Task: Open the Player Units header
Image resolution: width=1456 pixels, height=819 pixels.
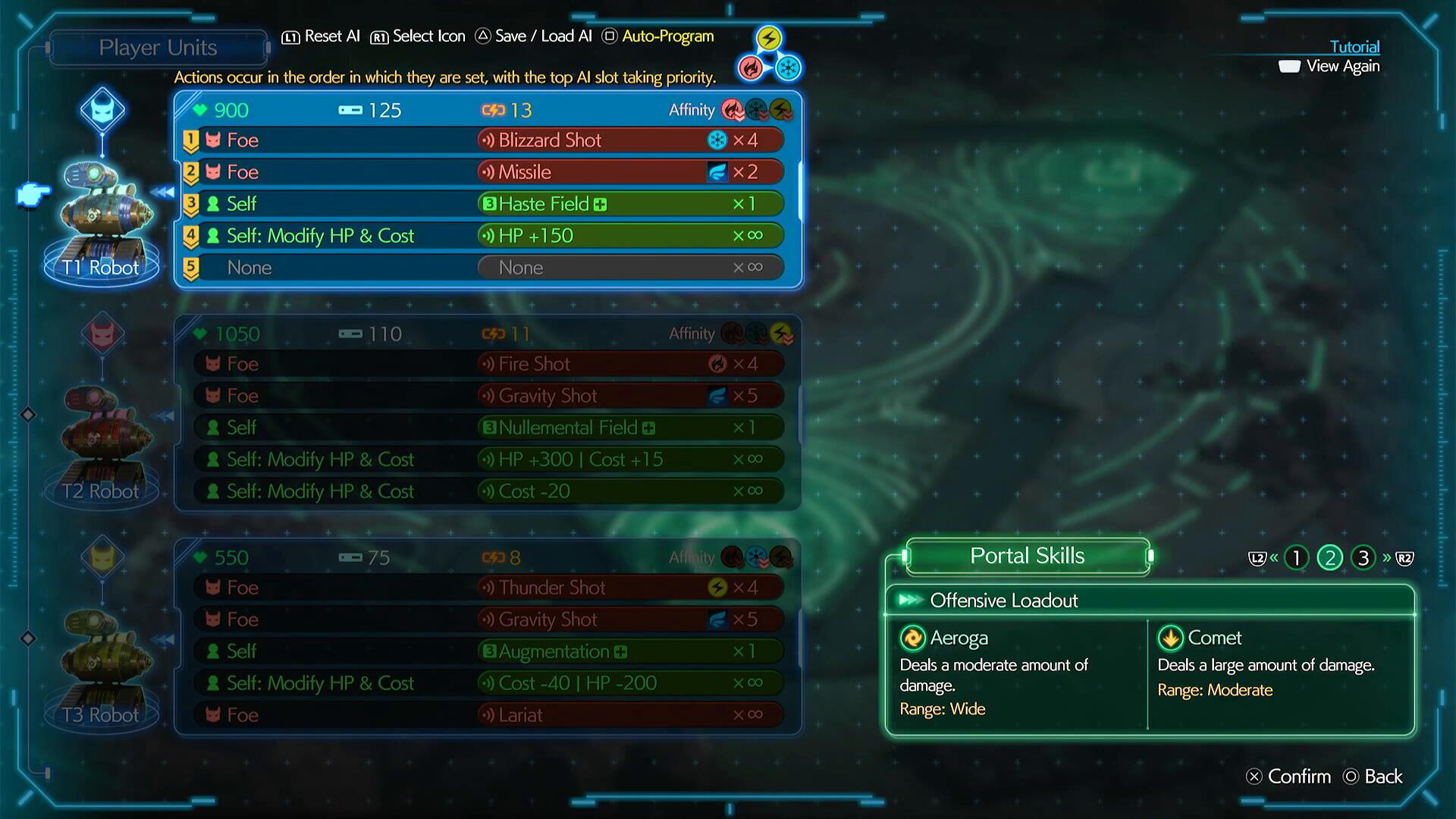Action: pyautogui.click(x=158, y=48)
